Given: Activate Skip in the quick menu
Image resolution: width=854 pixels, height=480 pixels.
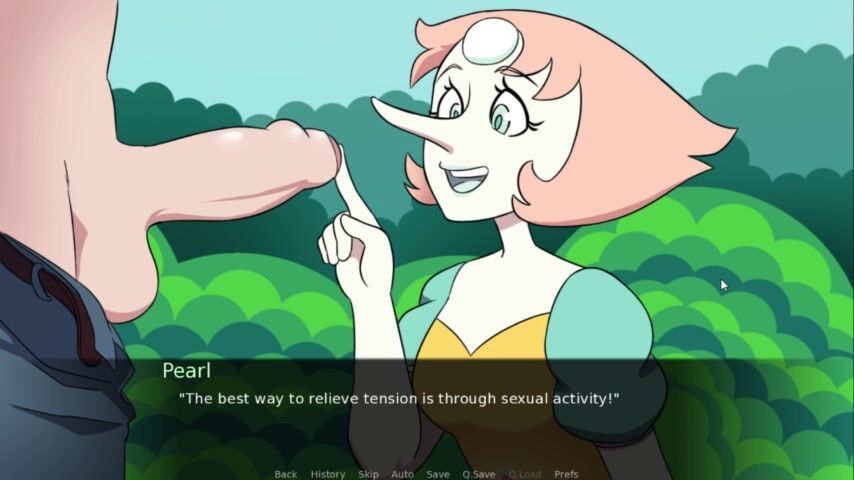Looking at the screenshot, I should (368, 474).
